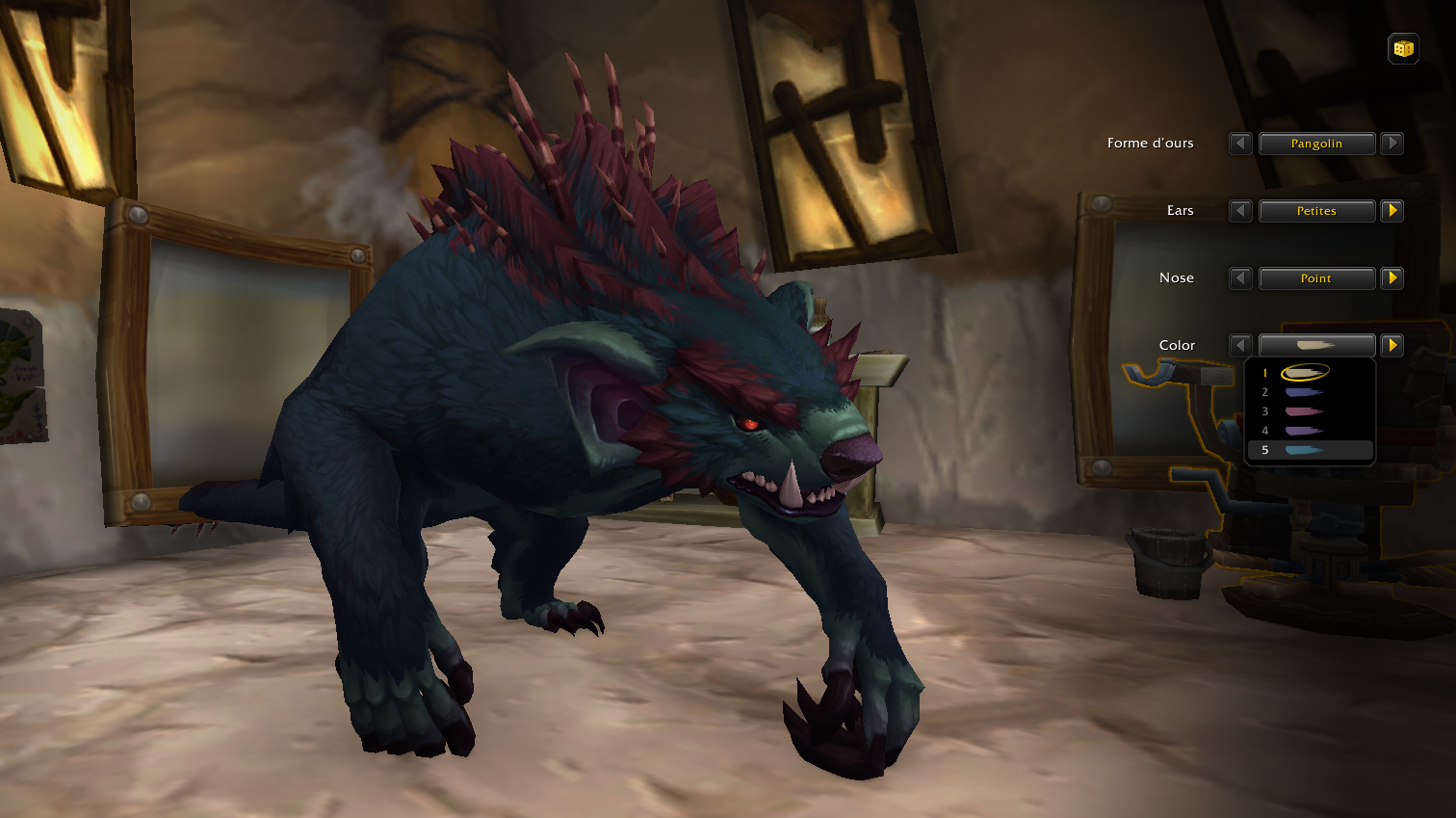Select previous Forme d'ours option
The image size is (1456, 818).
1240,144
